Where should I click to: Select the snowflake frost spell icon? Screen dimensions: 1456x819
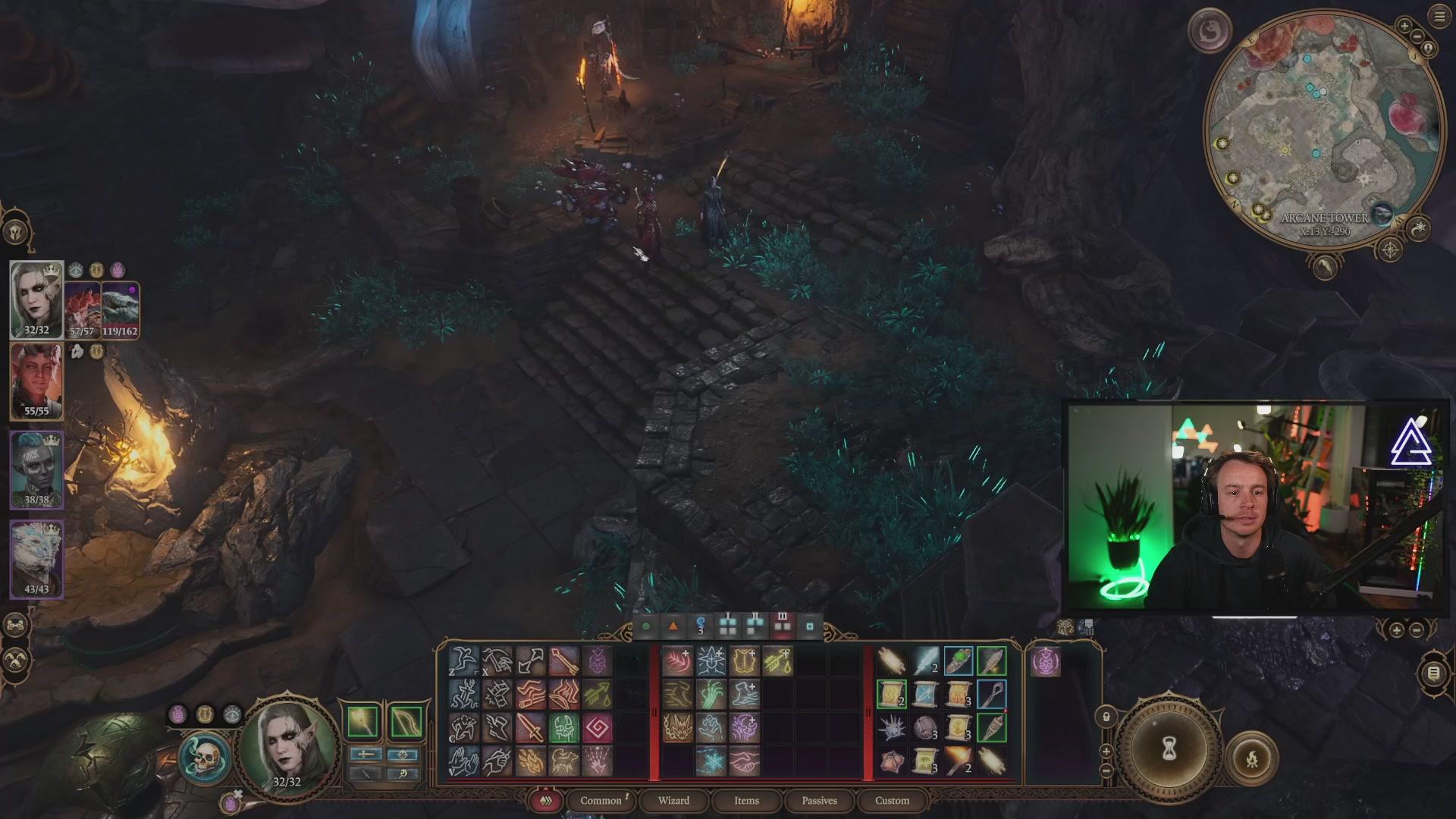[711, 761]
